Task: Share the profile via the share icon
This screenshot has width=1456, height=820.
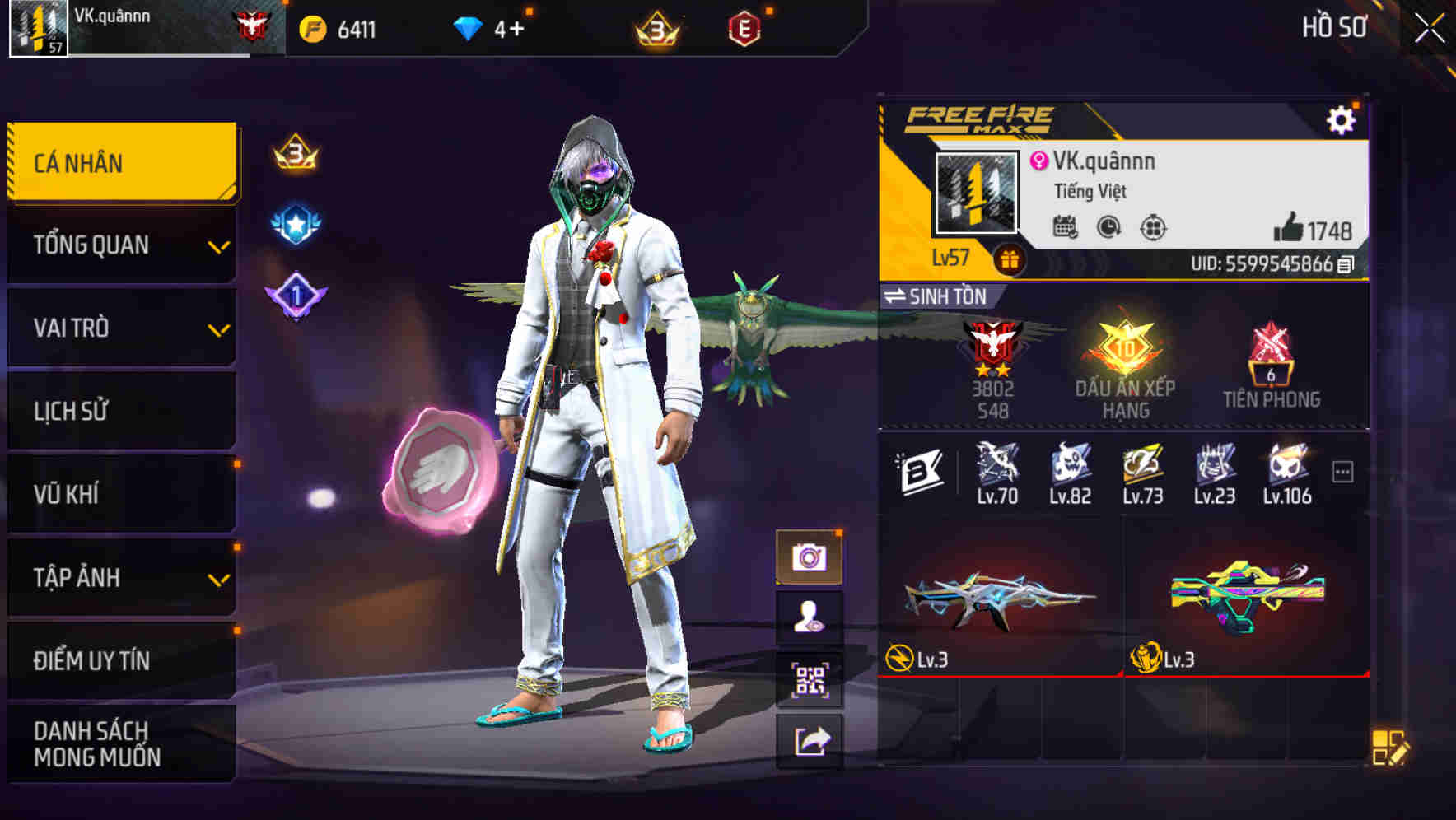Action: point(812,737)
